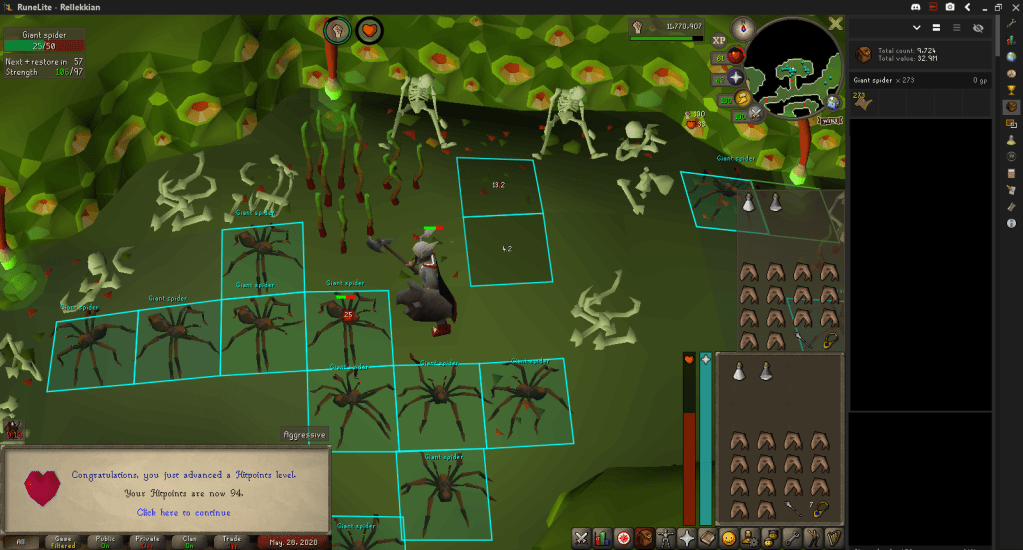The image size is (1023, 550).
Task: Open the Music Player harp tab
Action: [833, 538]
